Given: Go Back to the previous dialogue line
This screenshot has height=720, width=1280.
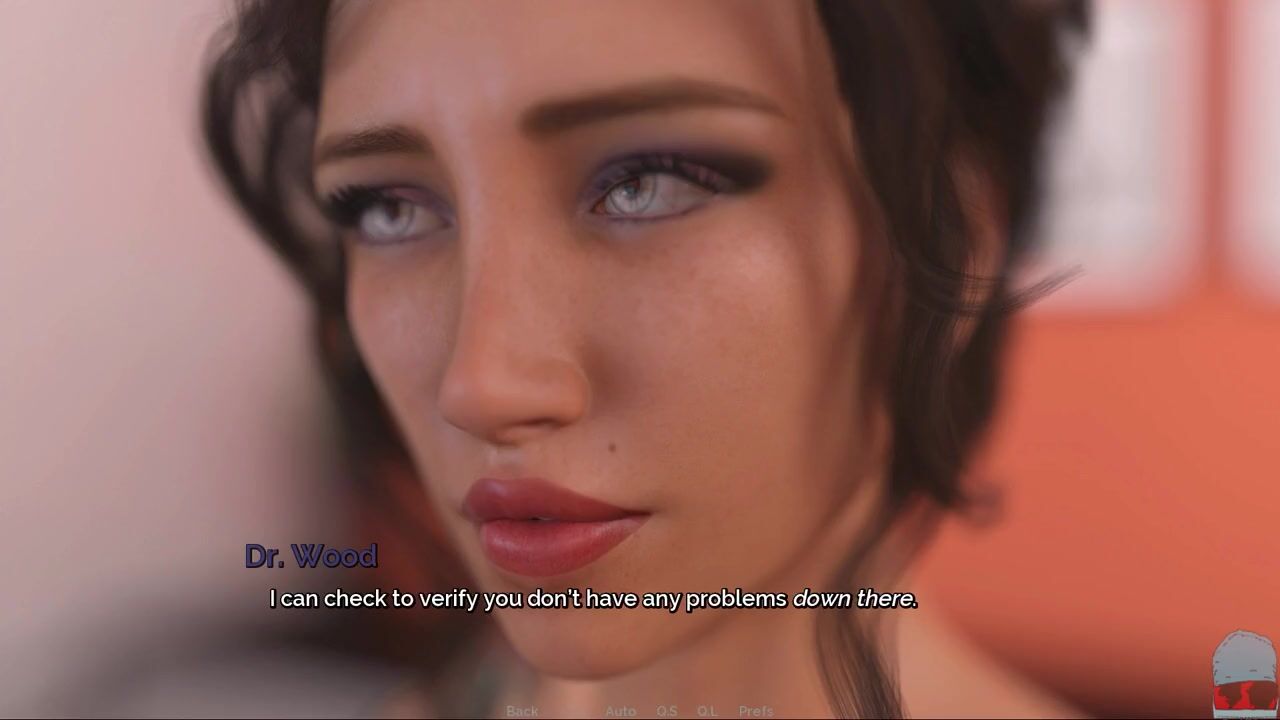Looking at the screenshot, I should 522,711.
